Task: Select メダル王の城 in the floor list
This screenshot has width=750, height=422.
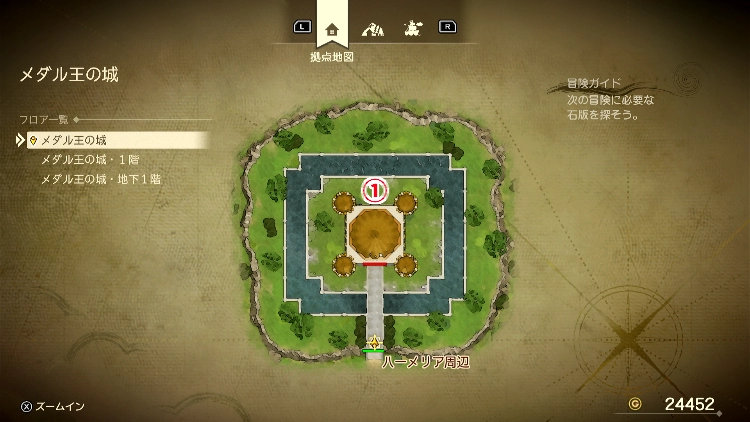Action: 73,140
